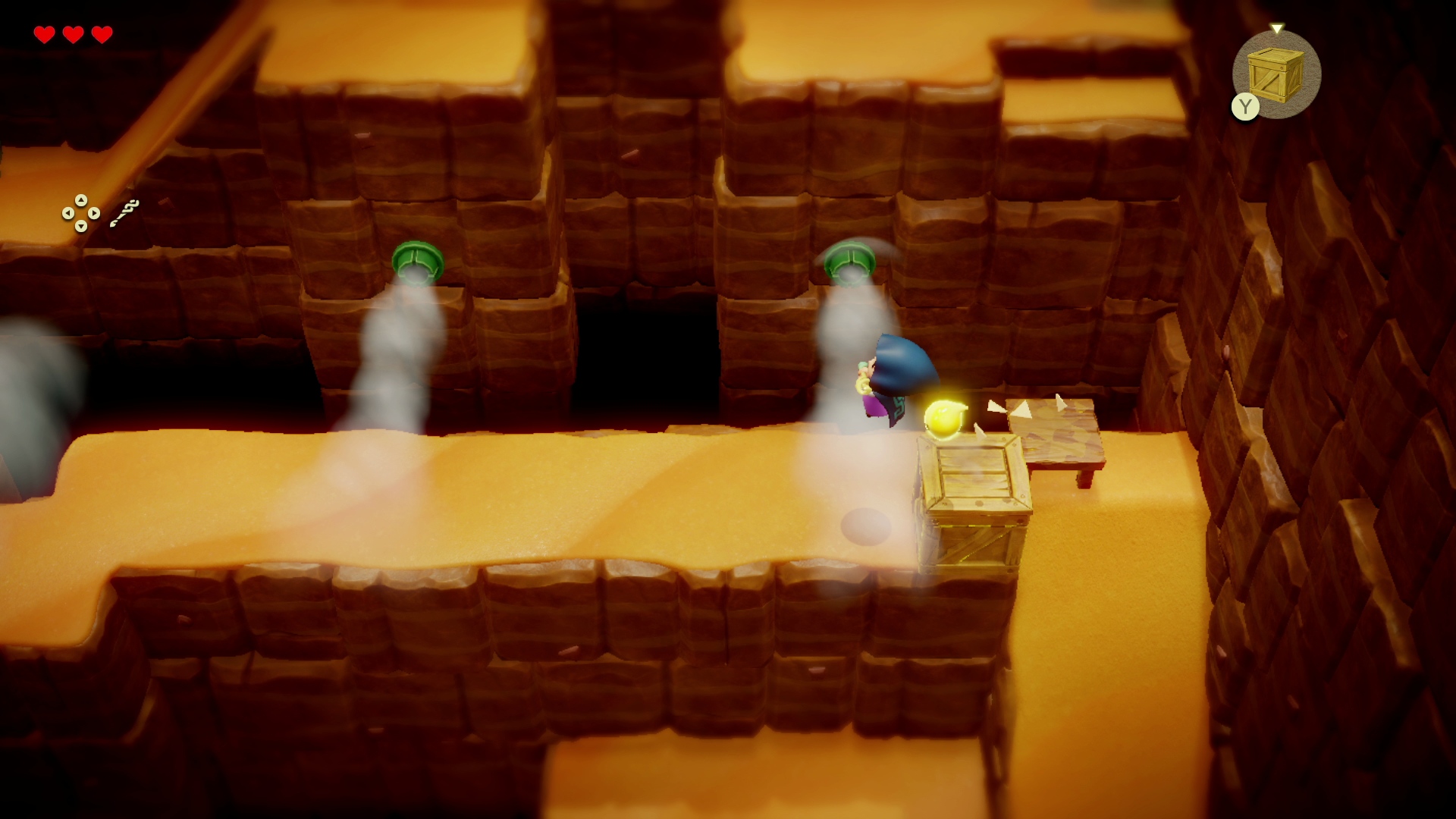The height and width of the screenshot is (819, 1456).
Task: Select the first red heart in the health meter
Action: [45, 33]
